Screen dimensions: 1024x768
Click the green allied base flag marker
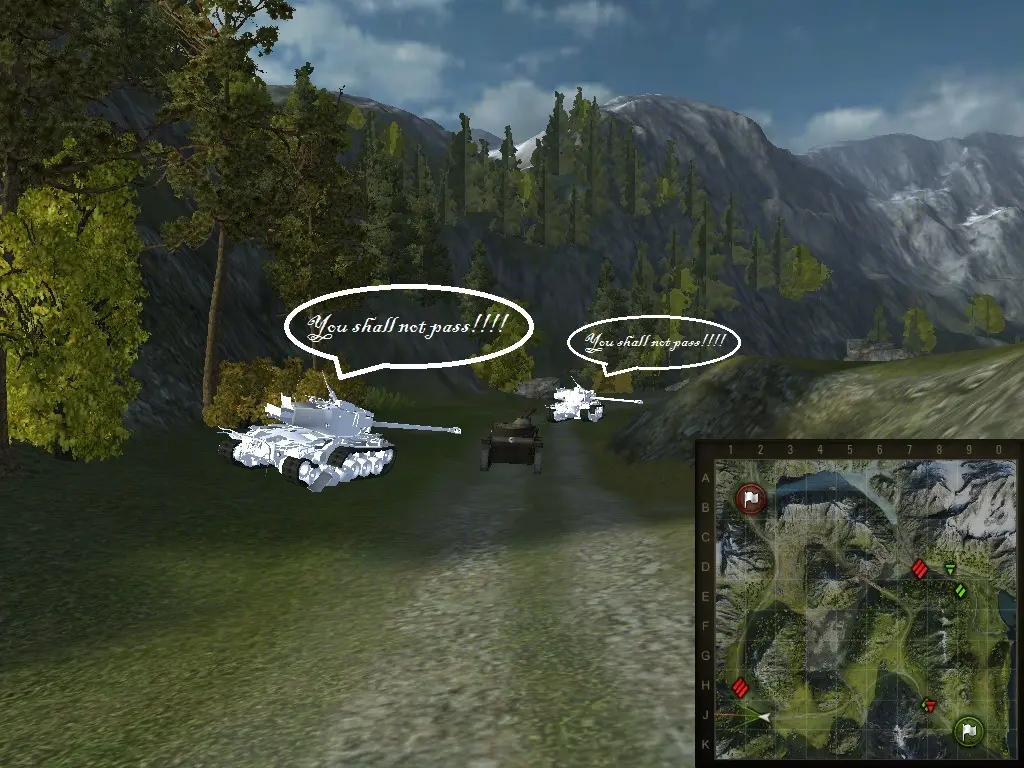click(967, 730)
